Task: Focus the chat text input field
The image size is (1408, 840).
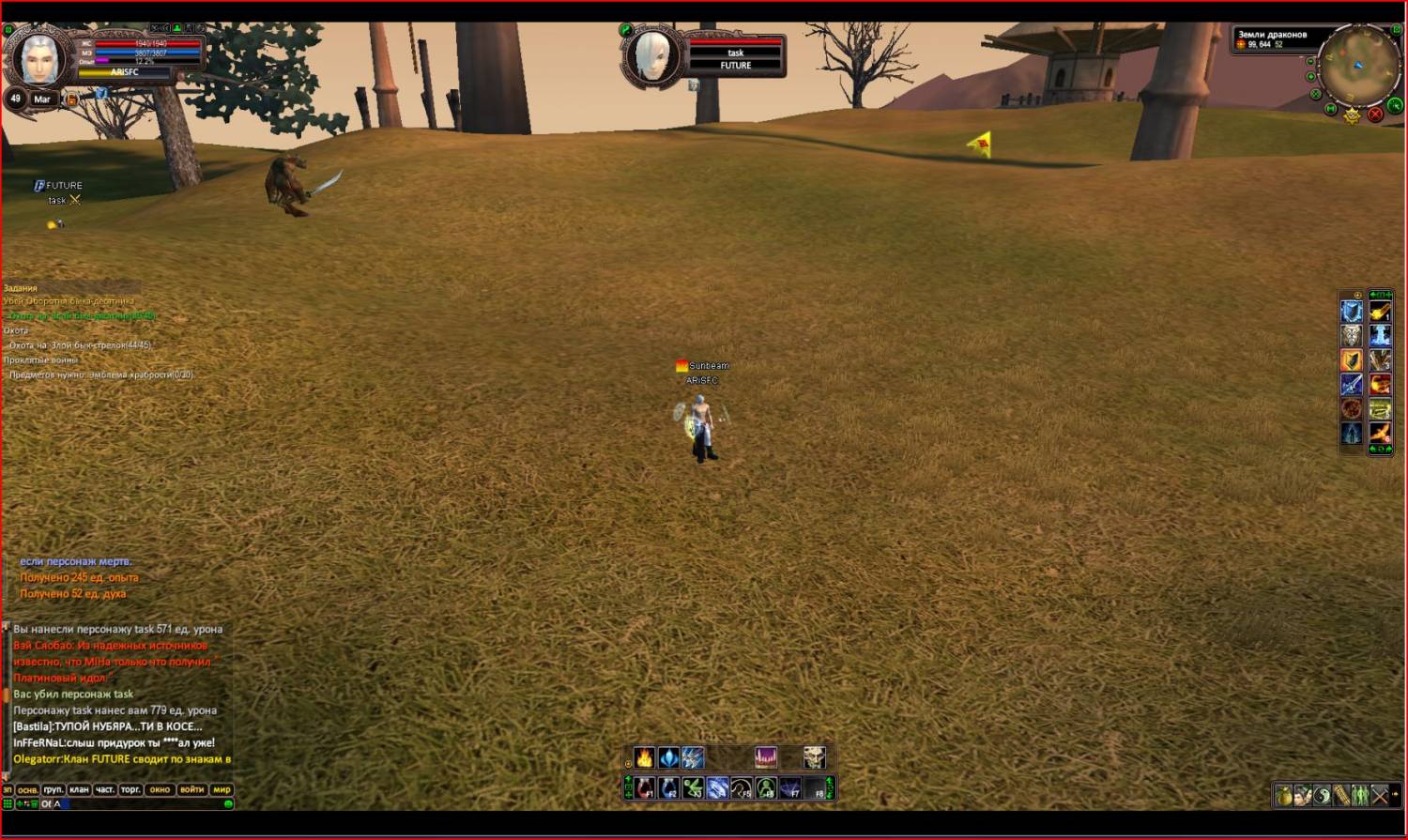Action: pos(141,804)
